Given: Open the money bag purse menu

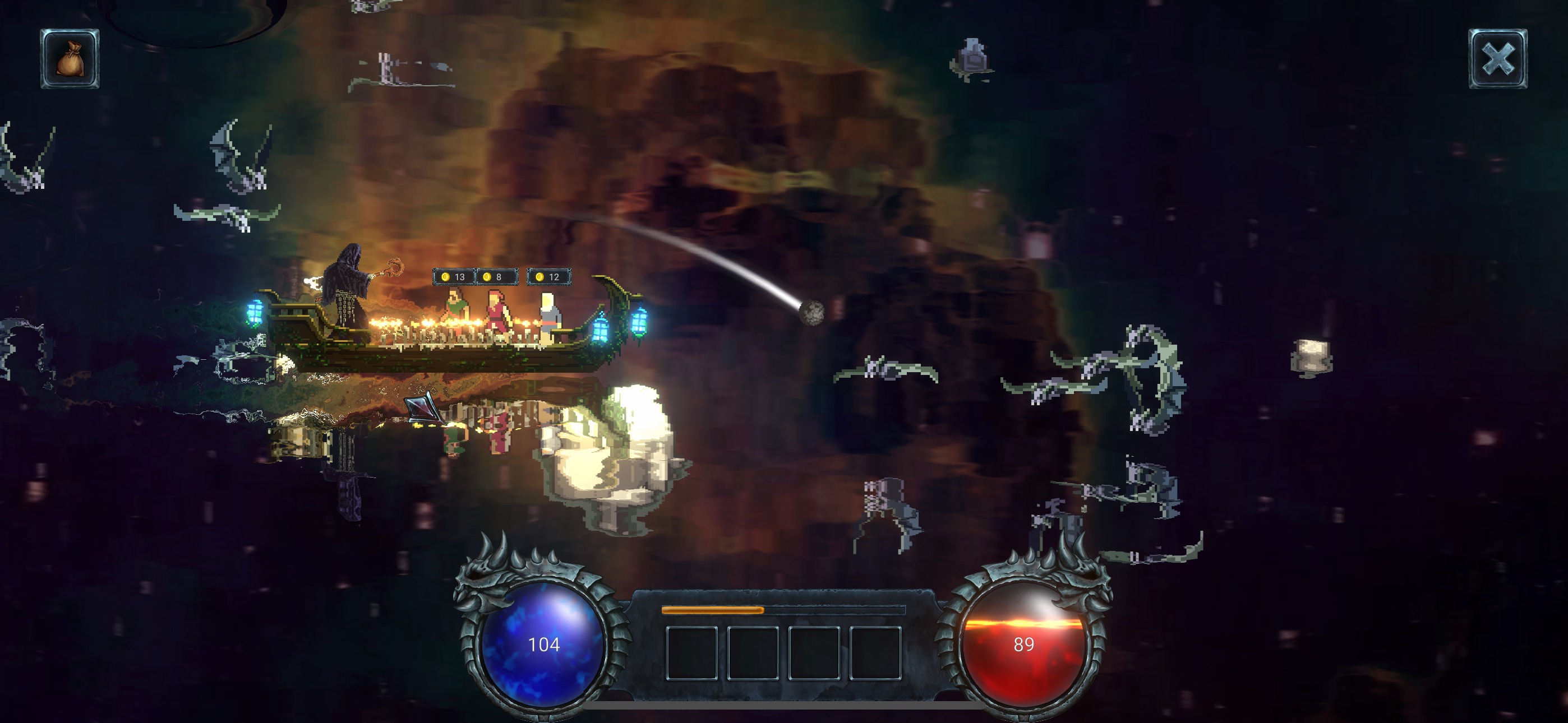Looking at the screenshot, I should pos(70,59).
